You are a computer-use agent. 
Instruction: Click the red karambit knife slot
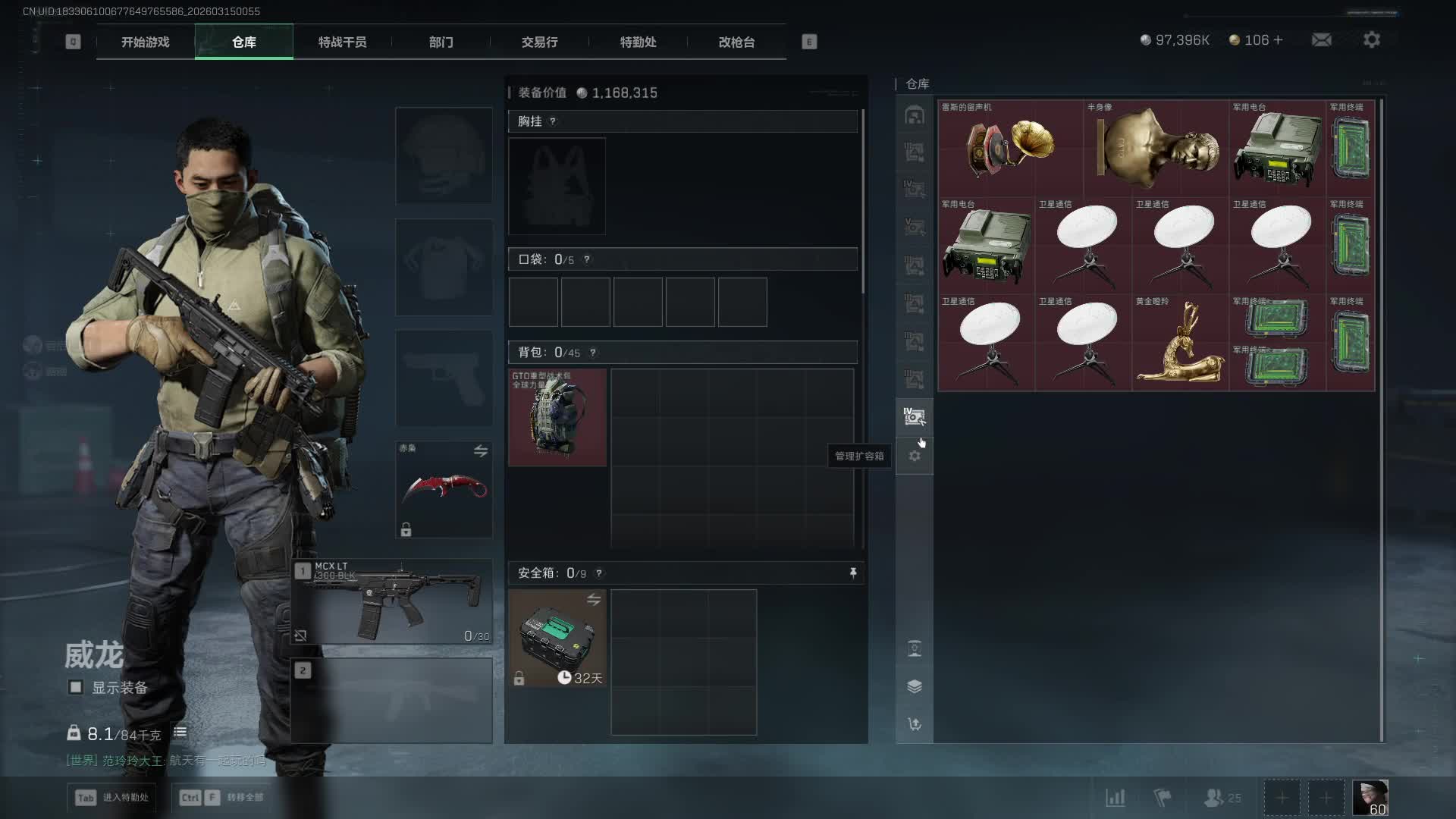[x=444, y=490]
